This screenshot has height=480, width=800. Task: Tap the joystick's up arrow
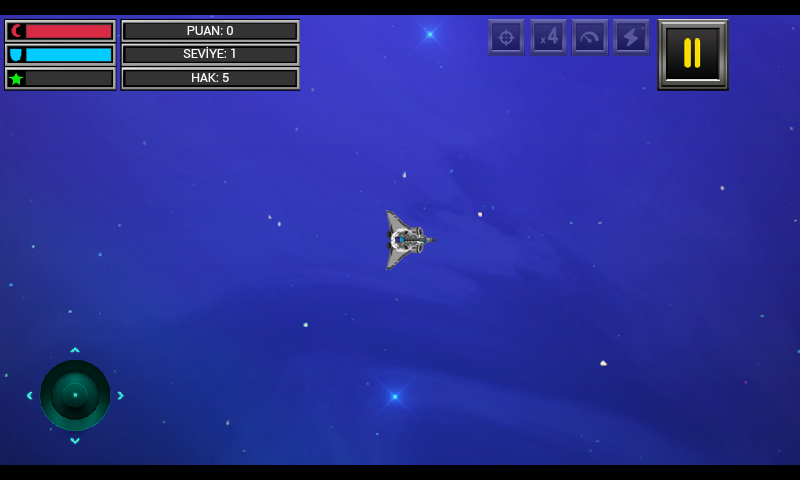[75, 350]
